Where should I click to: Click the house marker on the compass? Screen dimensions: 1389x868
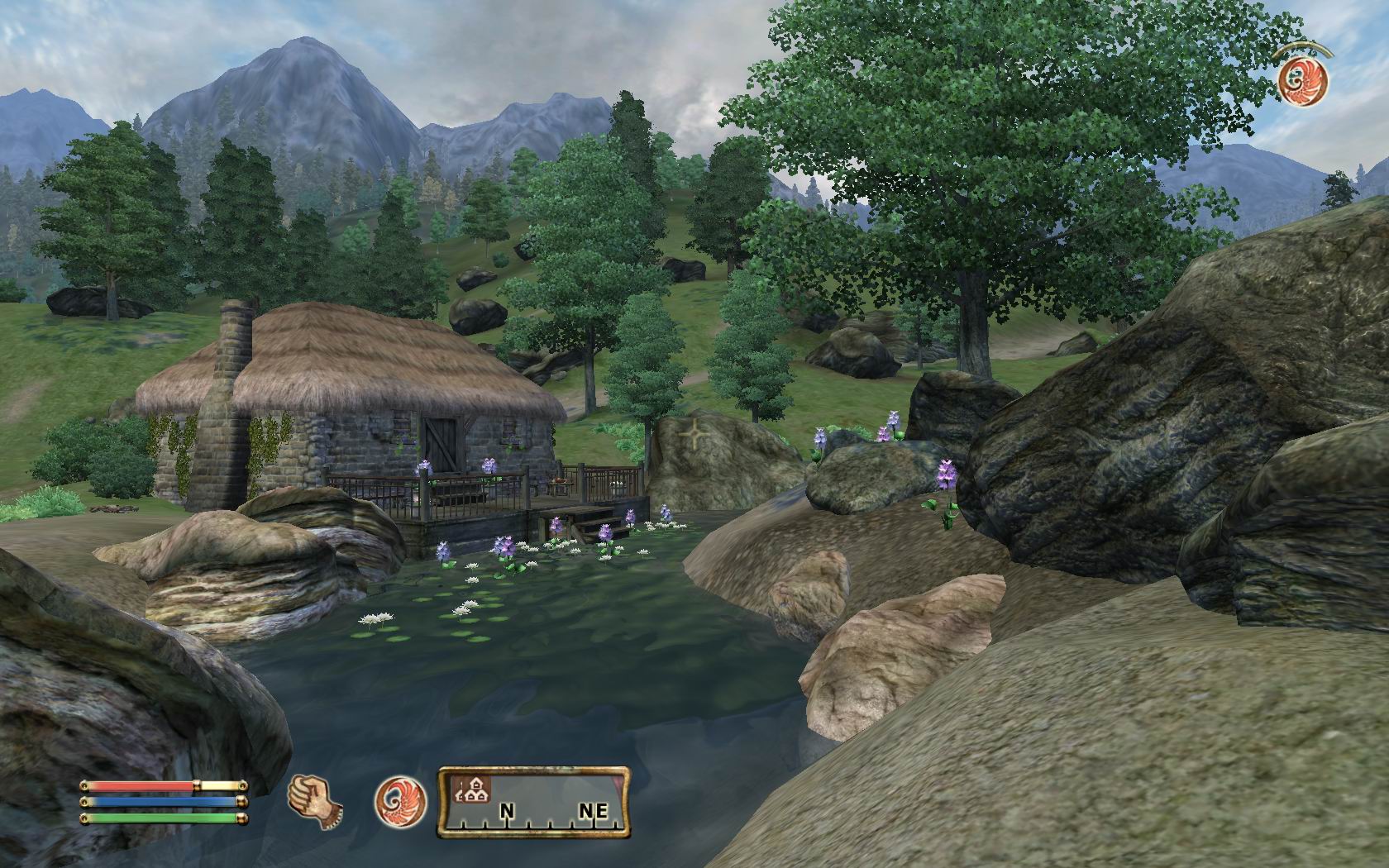click(472, 791)
